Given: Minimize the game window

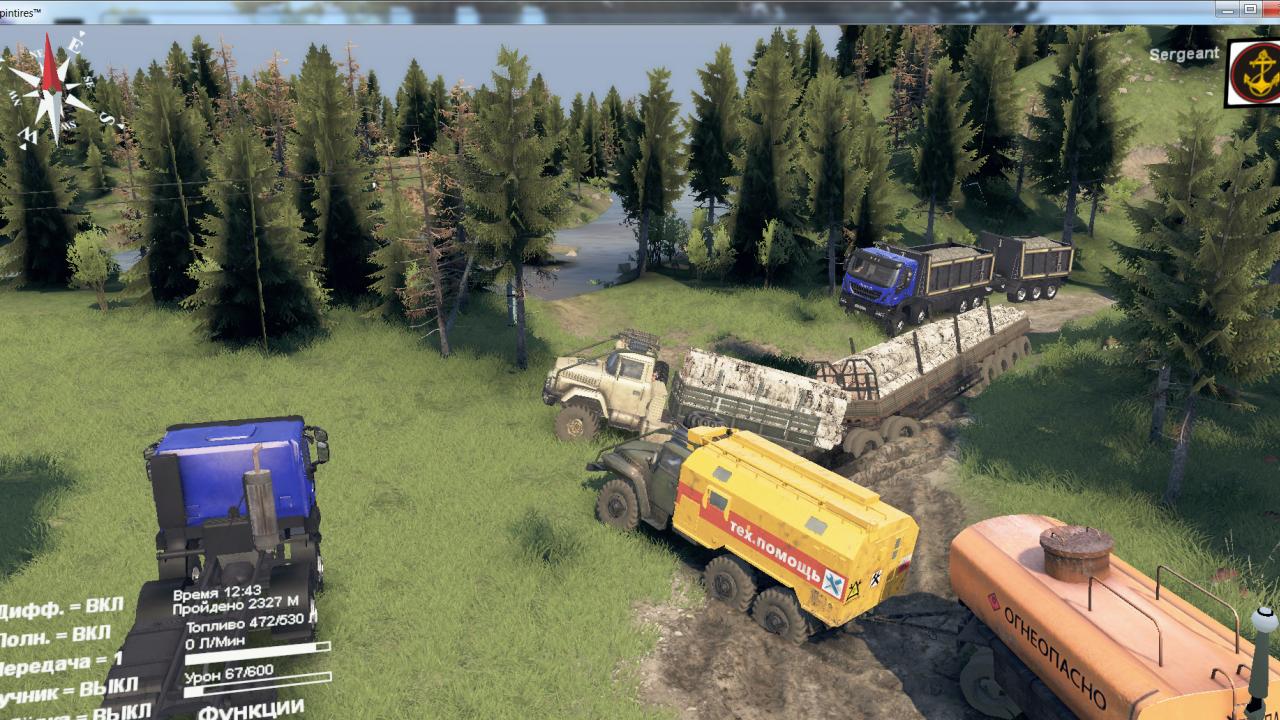Looking at the screenshot, I should [x=1226, y=9].
